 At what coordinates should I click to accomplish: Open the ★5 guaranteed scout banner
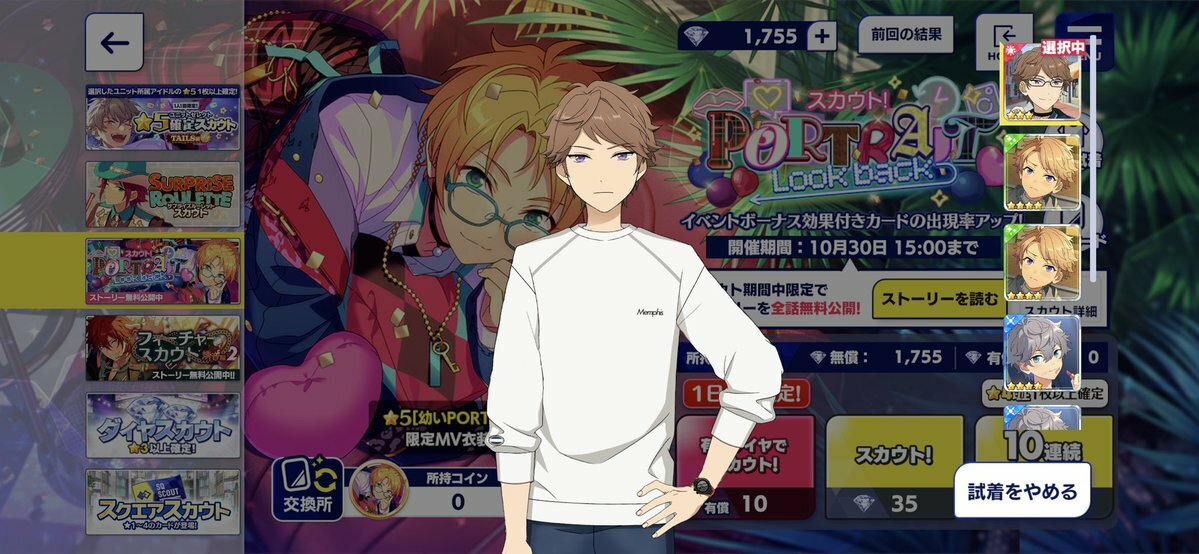click(162, 118)
